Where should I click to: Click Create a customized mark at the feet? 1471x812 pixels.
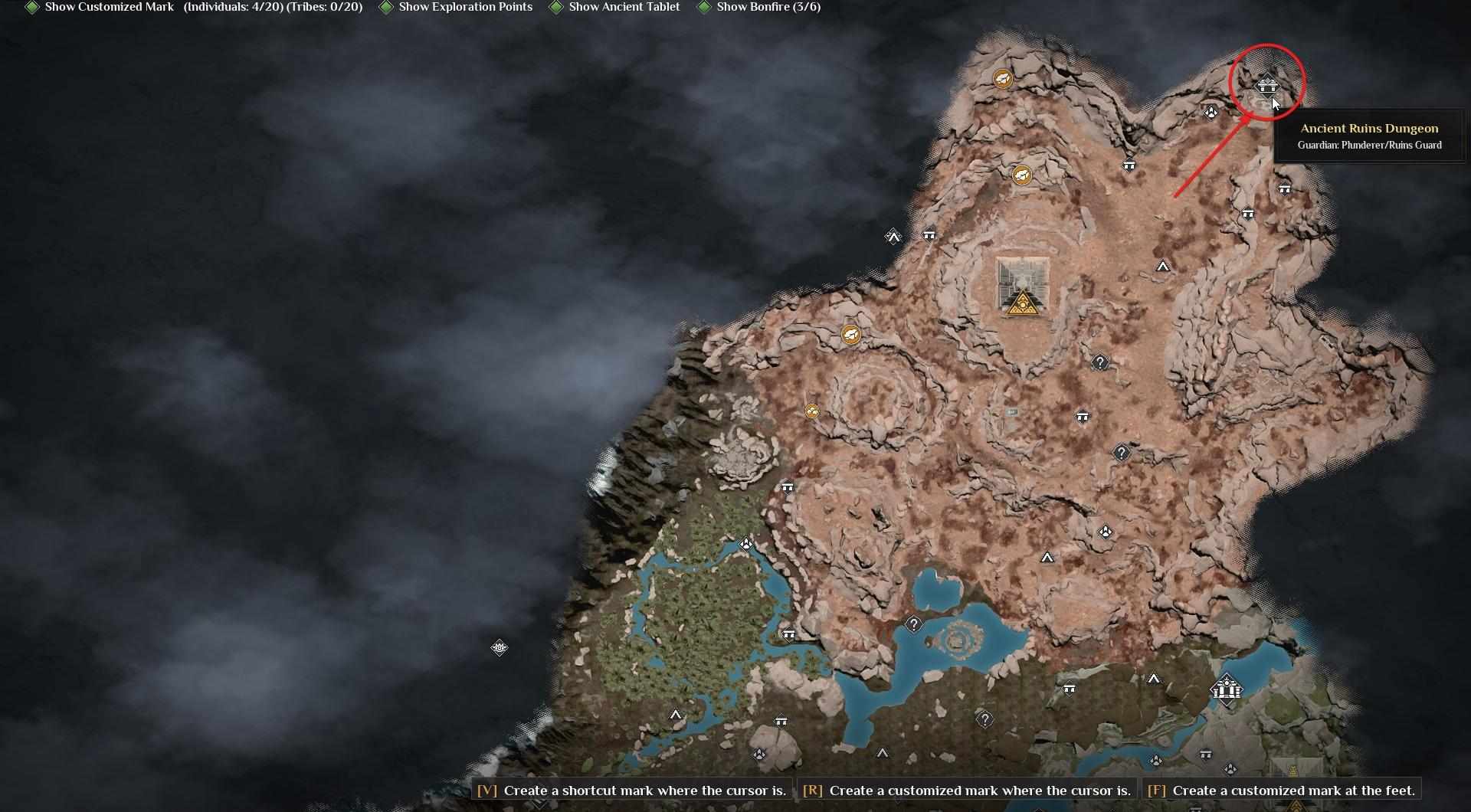point(1285,791)
